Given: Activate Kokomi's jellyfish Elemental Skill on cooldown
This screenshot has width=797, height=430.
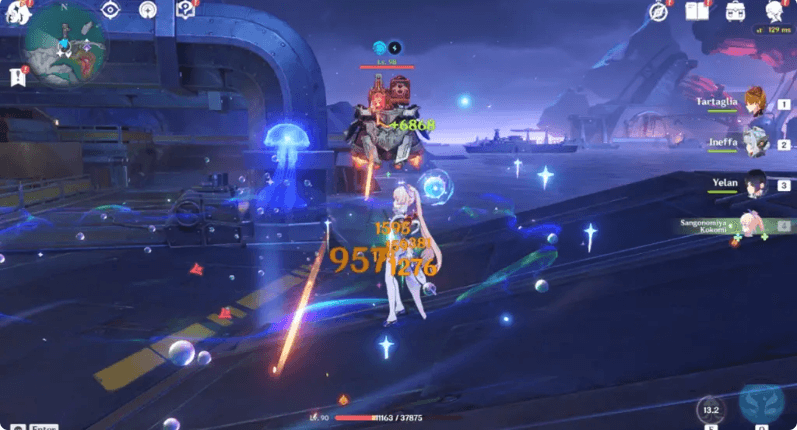Looking at the screenshot, I should pos(710,408).
